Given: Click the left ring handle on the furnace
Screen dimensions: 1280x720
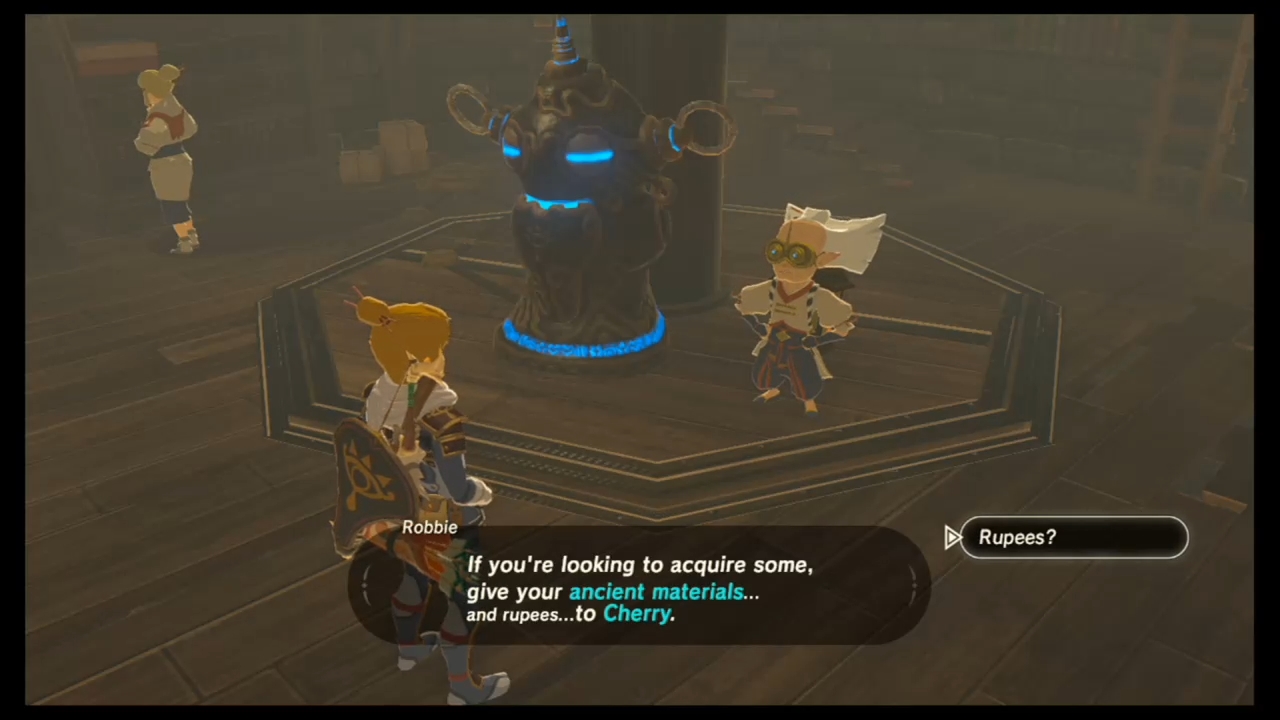Looking at the screenshot, I should 470,110.
